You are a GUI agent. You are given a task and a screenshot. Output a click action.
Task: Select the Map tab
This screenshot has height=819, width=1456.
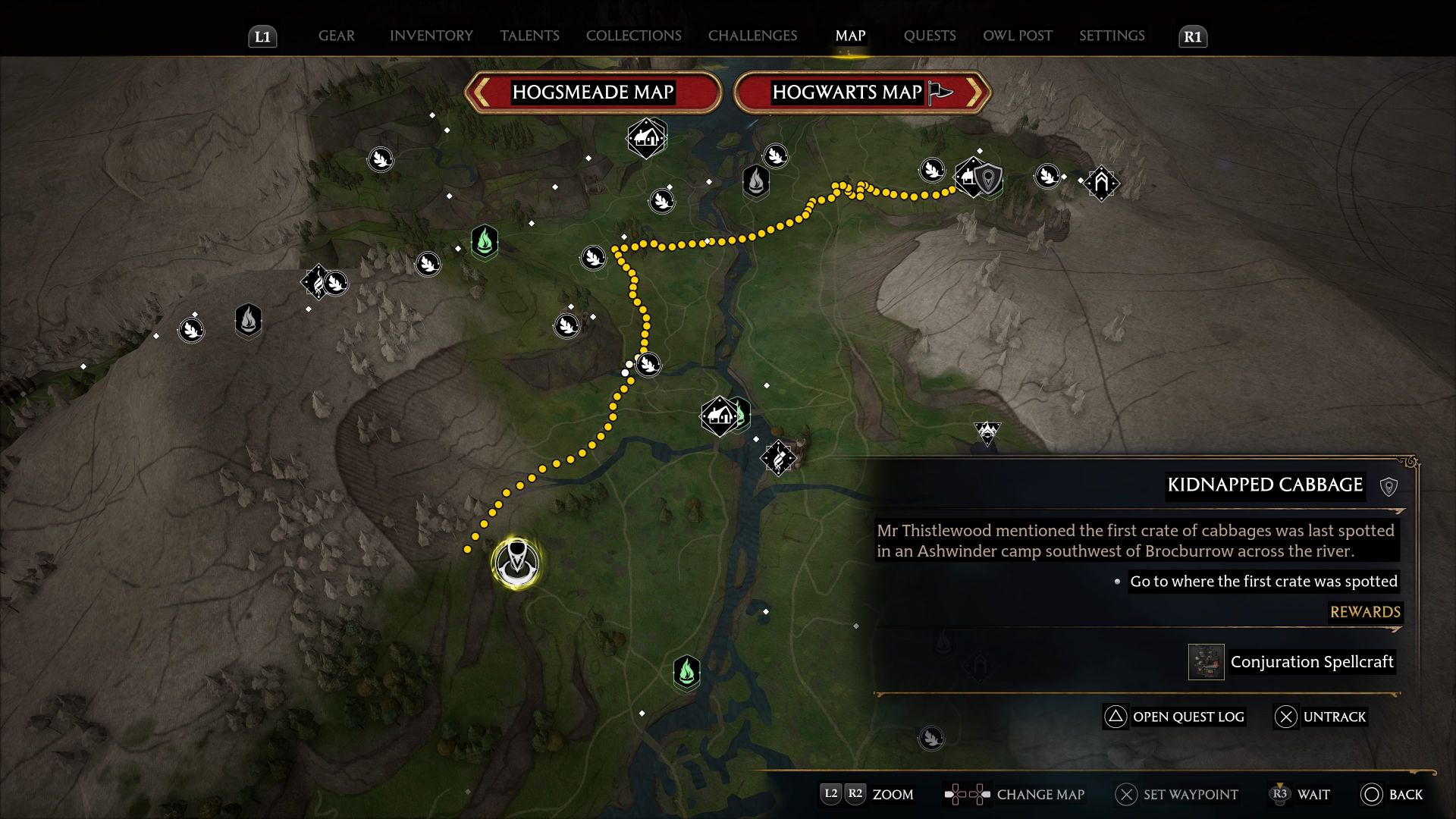pos(850,36)
